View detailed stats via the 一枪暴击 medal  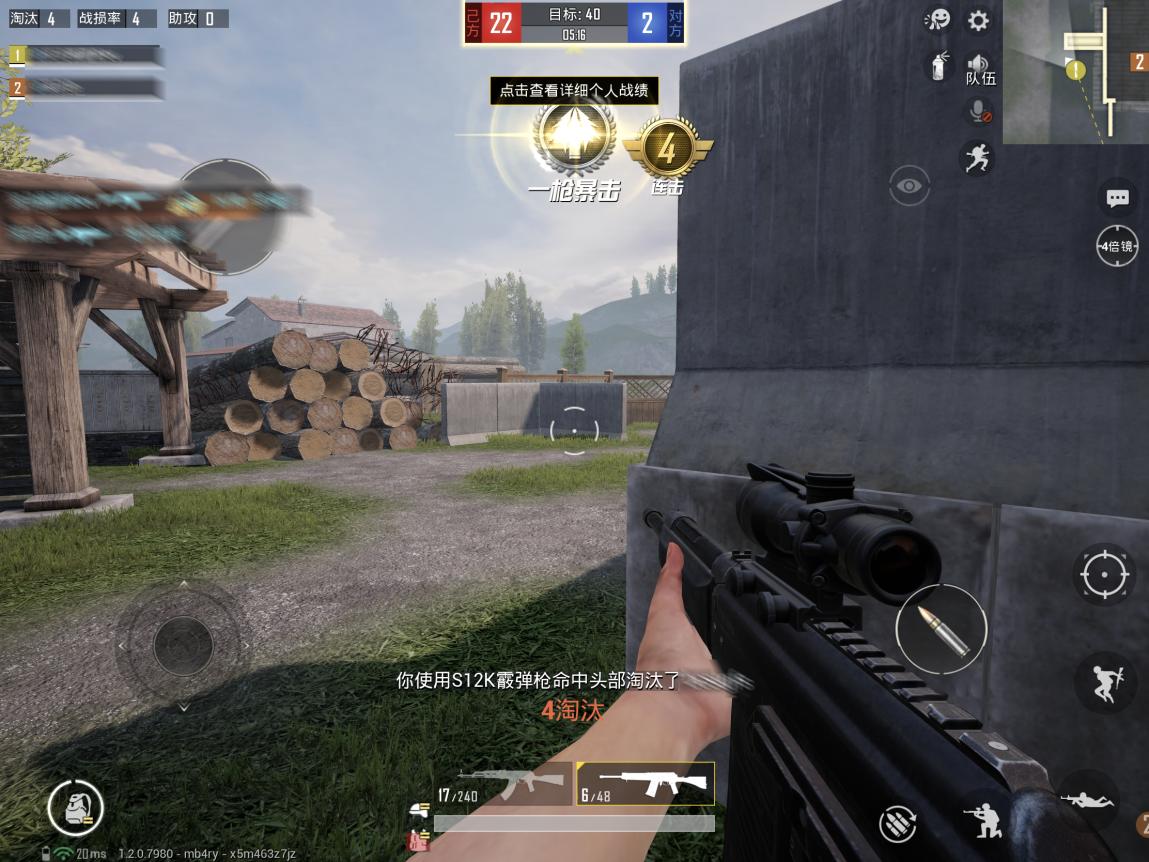click(572, 140)
